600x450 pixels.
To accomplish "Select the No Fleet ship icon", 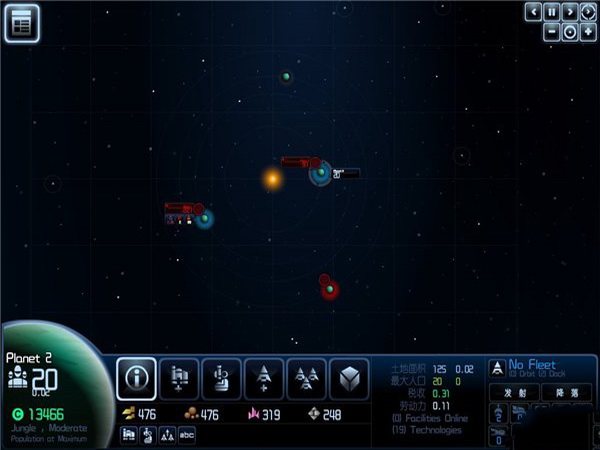I will coord(496,367).
